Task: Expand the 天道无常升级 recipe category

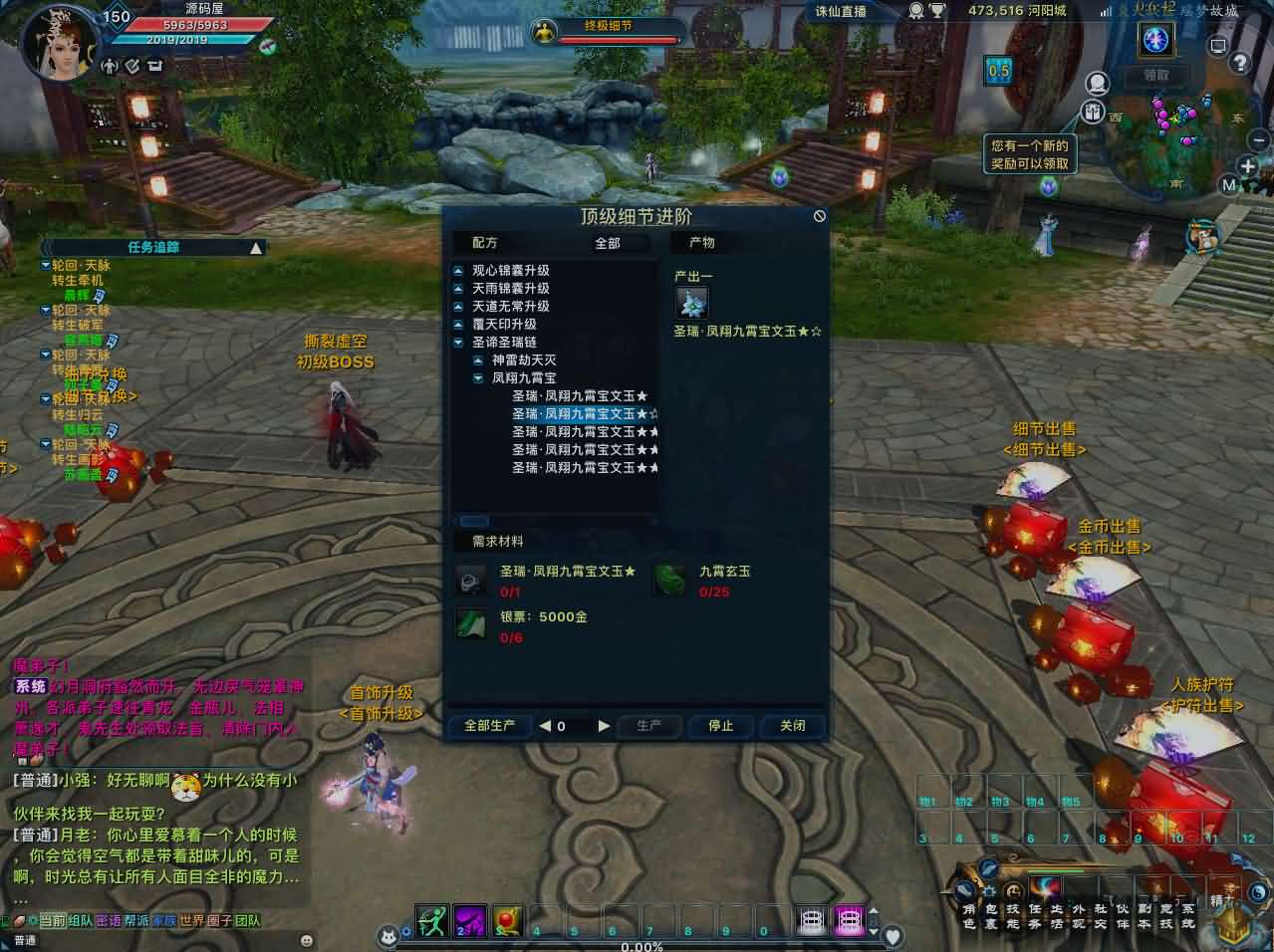Action: 458,307
